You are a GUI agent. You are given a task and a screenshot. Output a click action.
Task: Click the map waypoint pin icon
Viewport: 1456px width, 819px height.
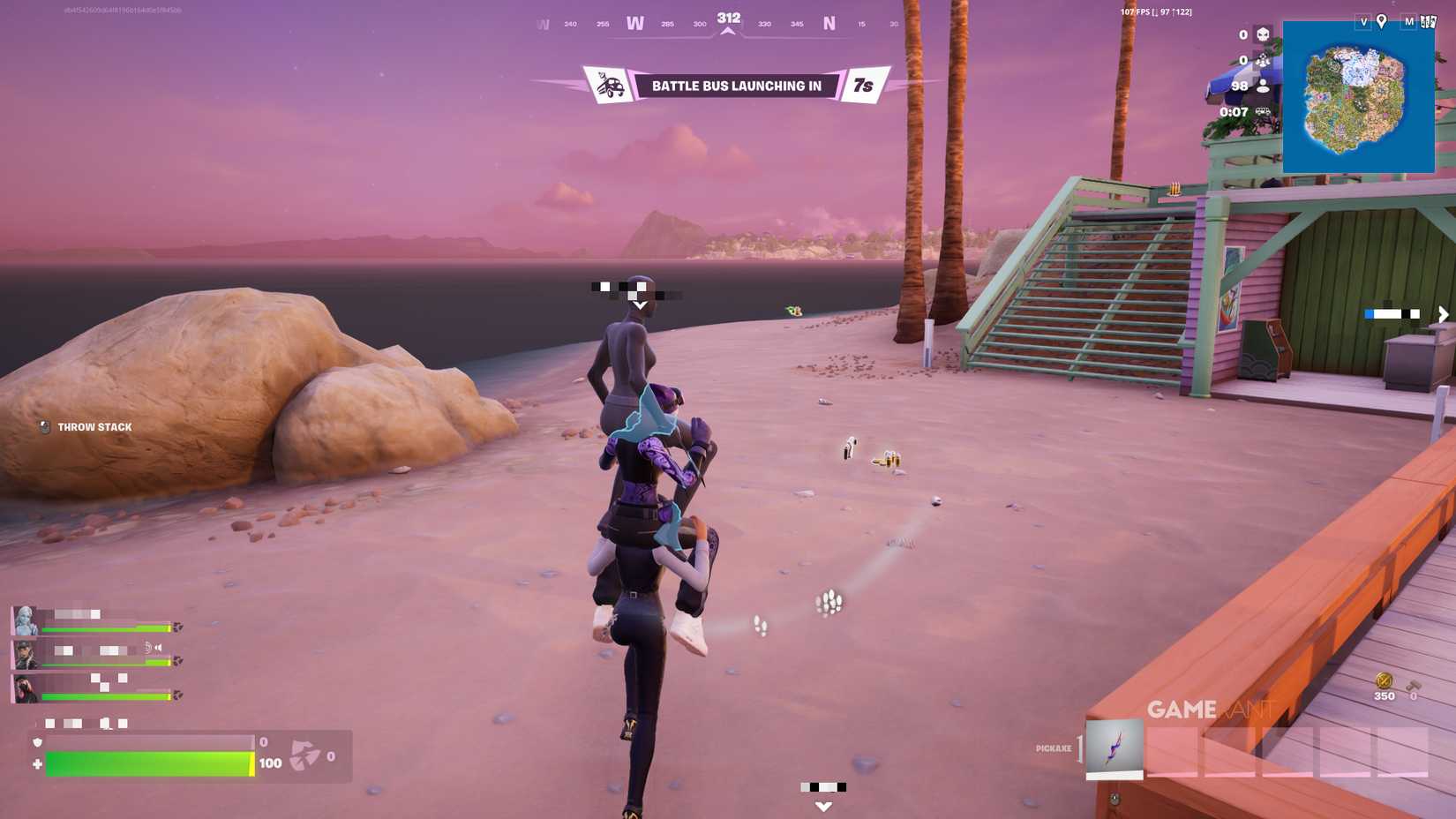tap(1381, 21)
